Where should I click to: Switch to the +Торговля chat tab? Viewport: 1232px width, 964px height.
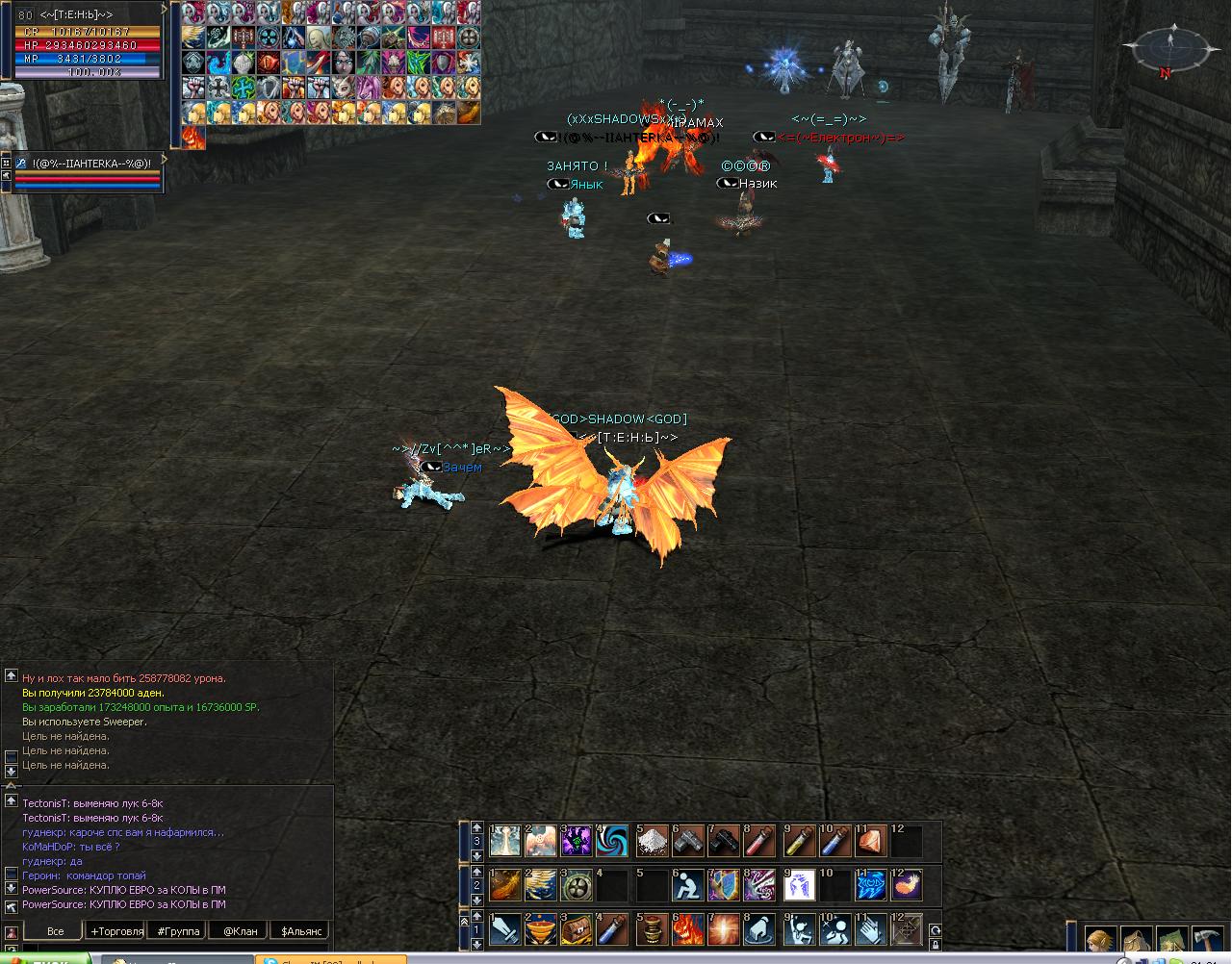click(x=116, y=930)
